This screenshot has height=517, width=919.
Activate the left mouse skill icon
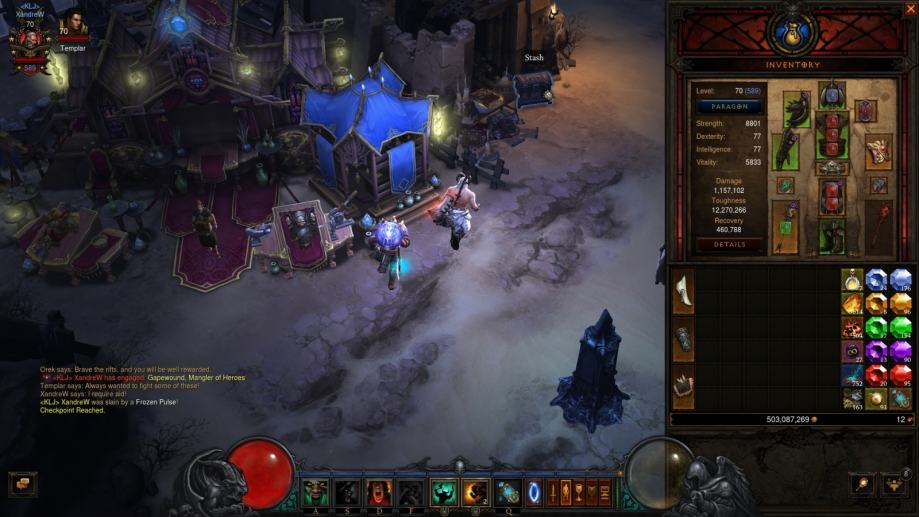pos(443,492)
